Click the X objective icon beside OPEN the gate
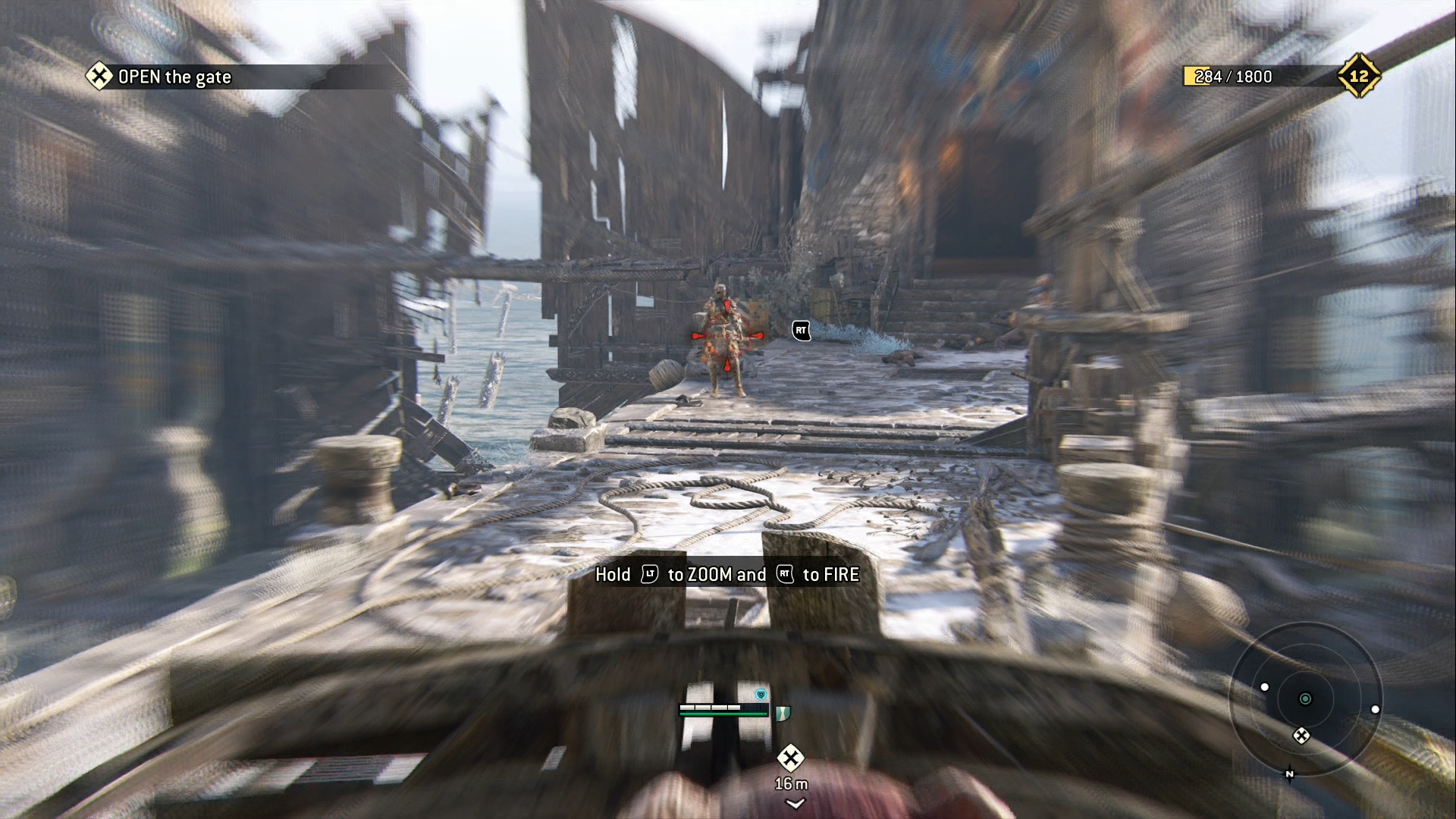This screenshot has width=1456, height=819. coord(99,77)
